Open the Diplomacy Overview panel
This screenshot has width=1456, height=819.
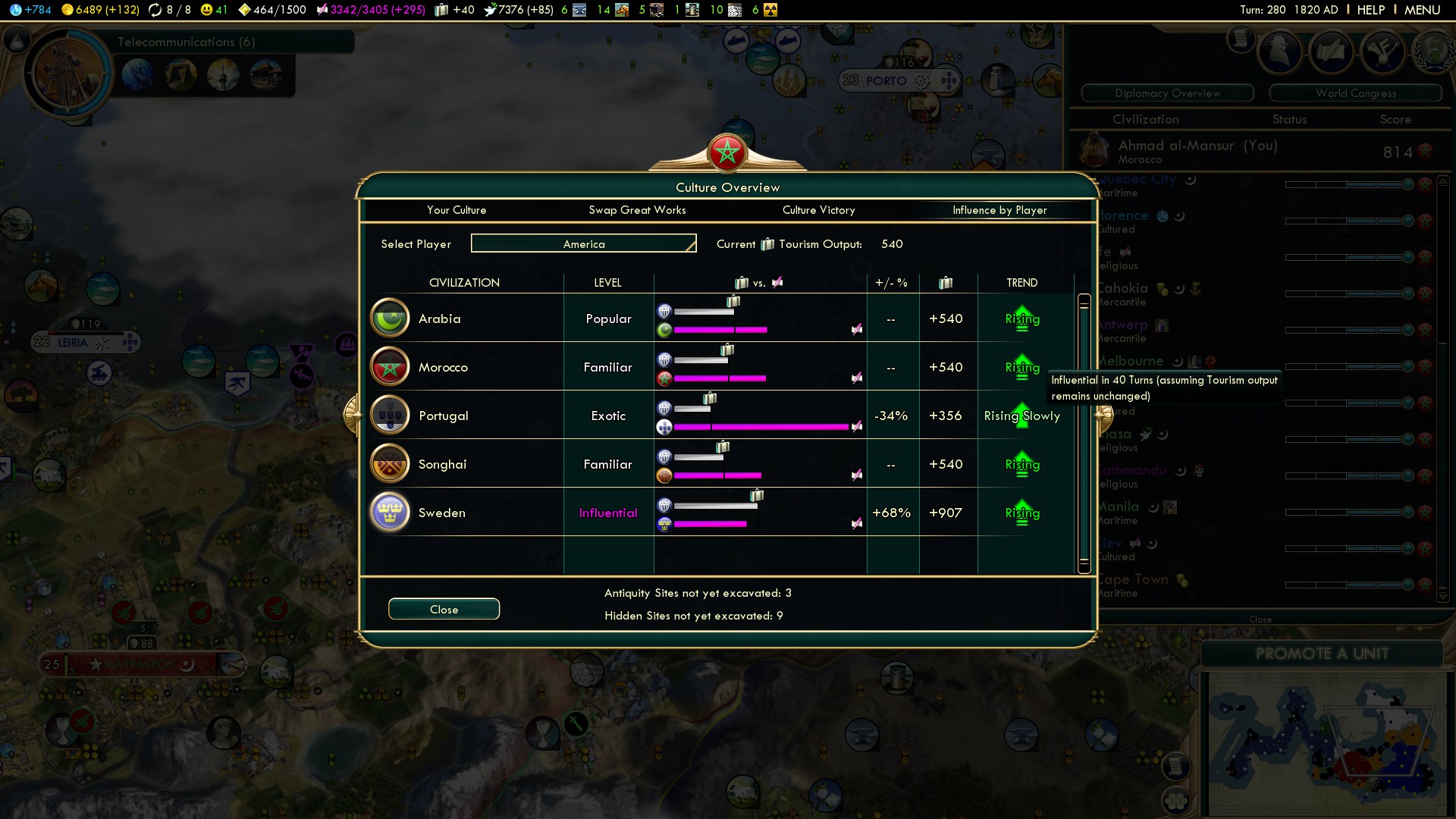(x=1167, y=93)
